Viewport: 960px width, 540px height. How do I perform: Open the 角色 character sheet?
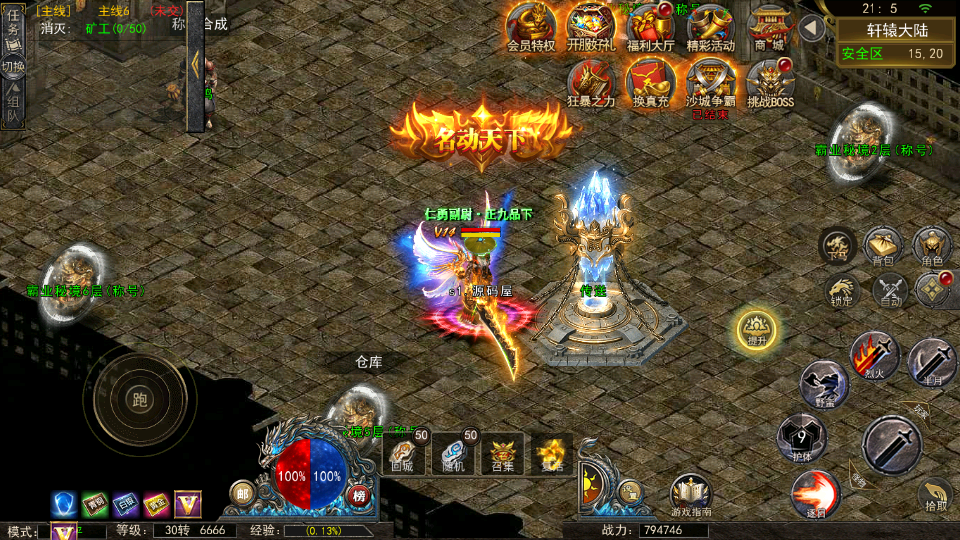click(931, 246)
